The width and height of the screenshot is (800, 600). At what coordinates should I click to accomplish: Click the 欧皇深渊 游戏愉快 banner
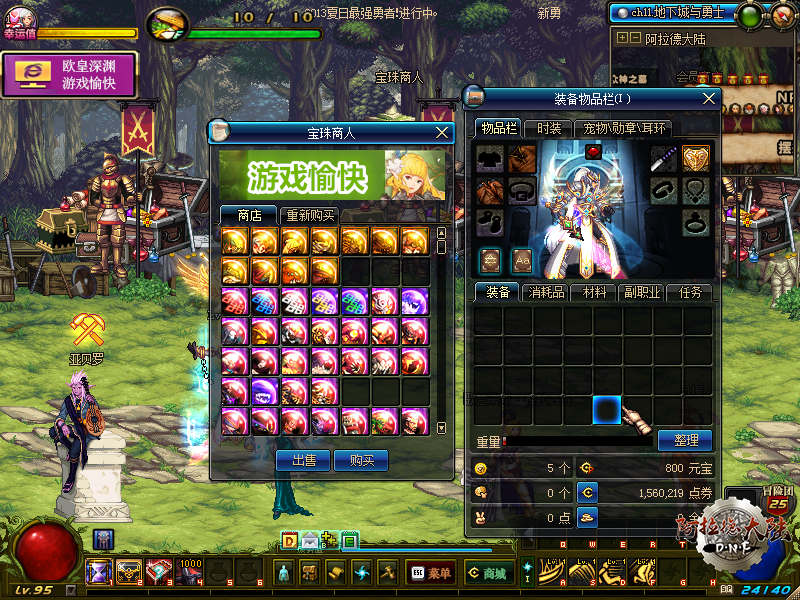click(x=69, y=75)
